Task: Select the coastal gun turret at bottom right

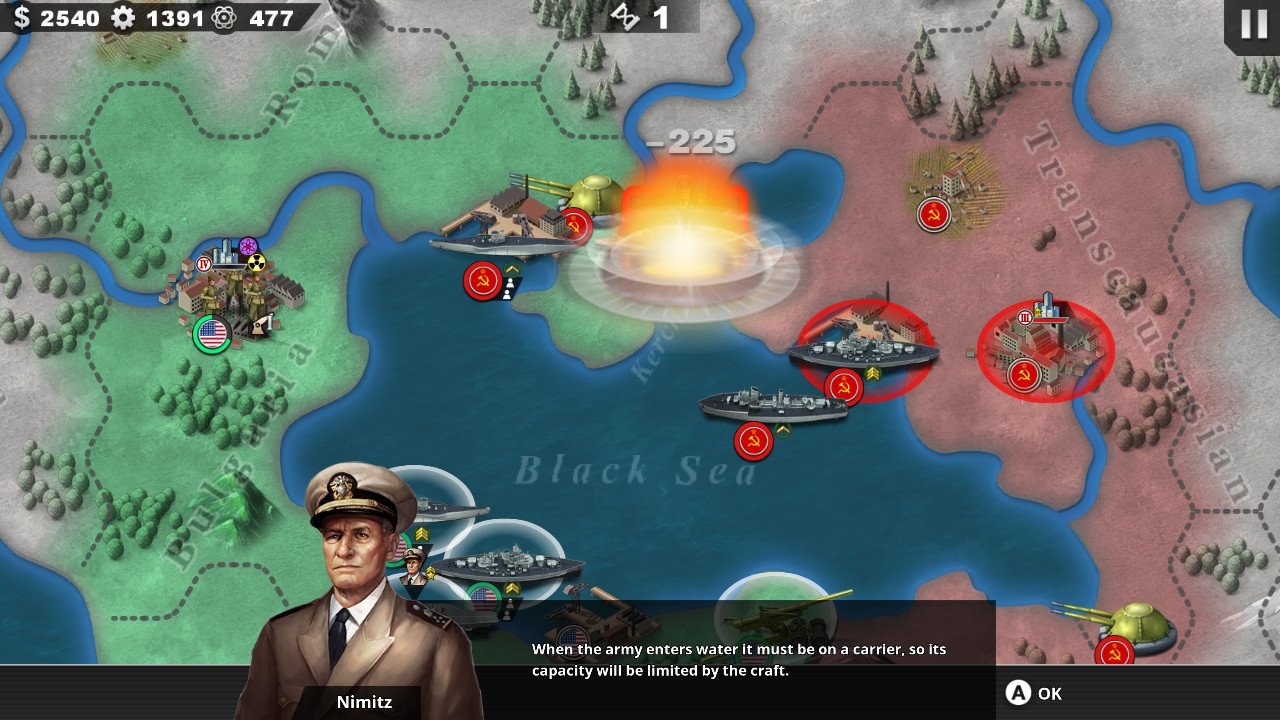Action: tap(1135, 625)
